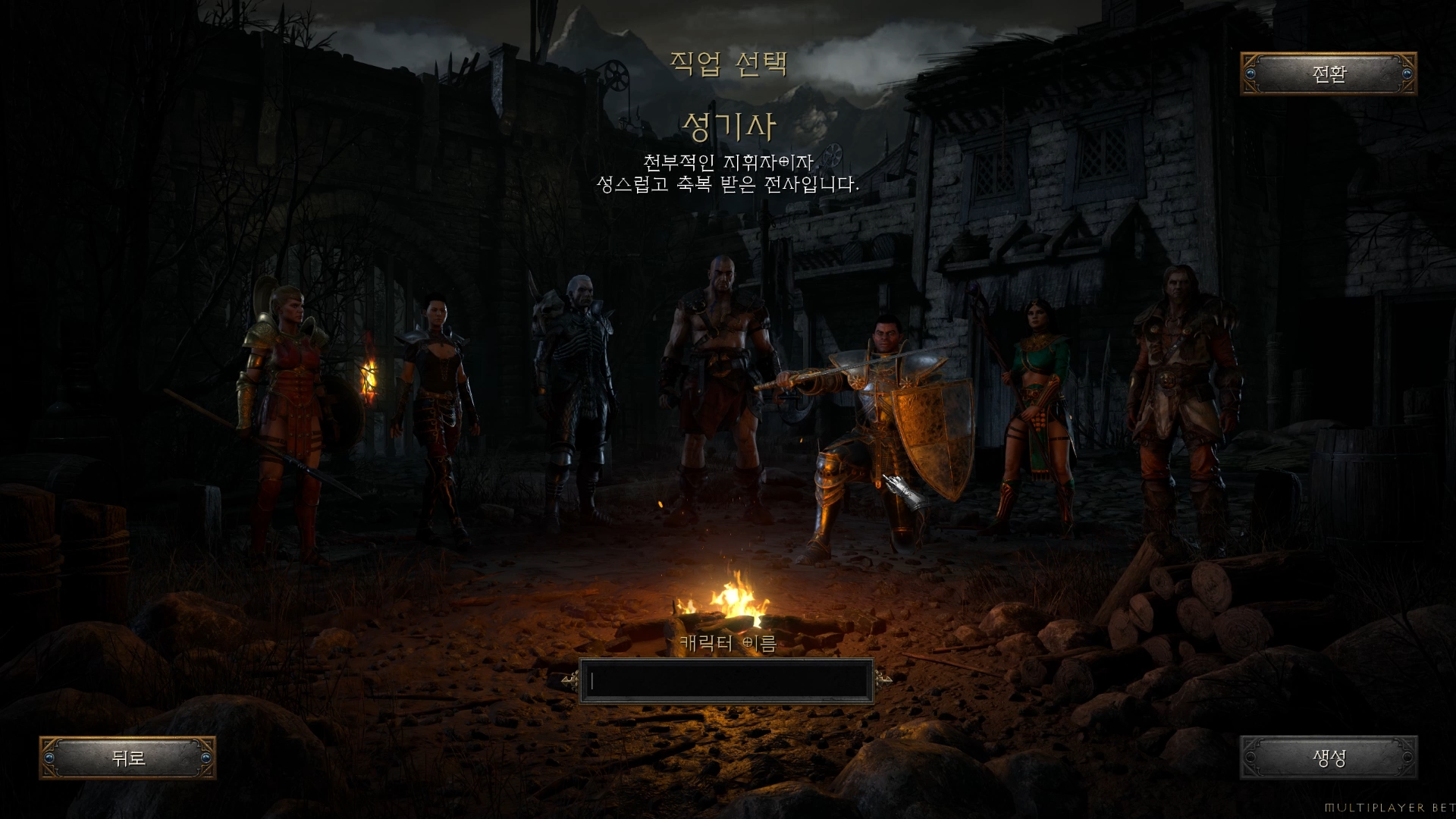The width and height of the screenshot is (1456, 819).
Task: Click the Paladin description text
Action: pos(728,174)
